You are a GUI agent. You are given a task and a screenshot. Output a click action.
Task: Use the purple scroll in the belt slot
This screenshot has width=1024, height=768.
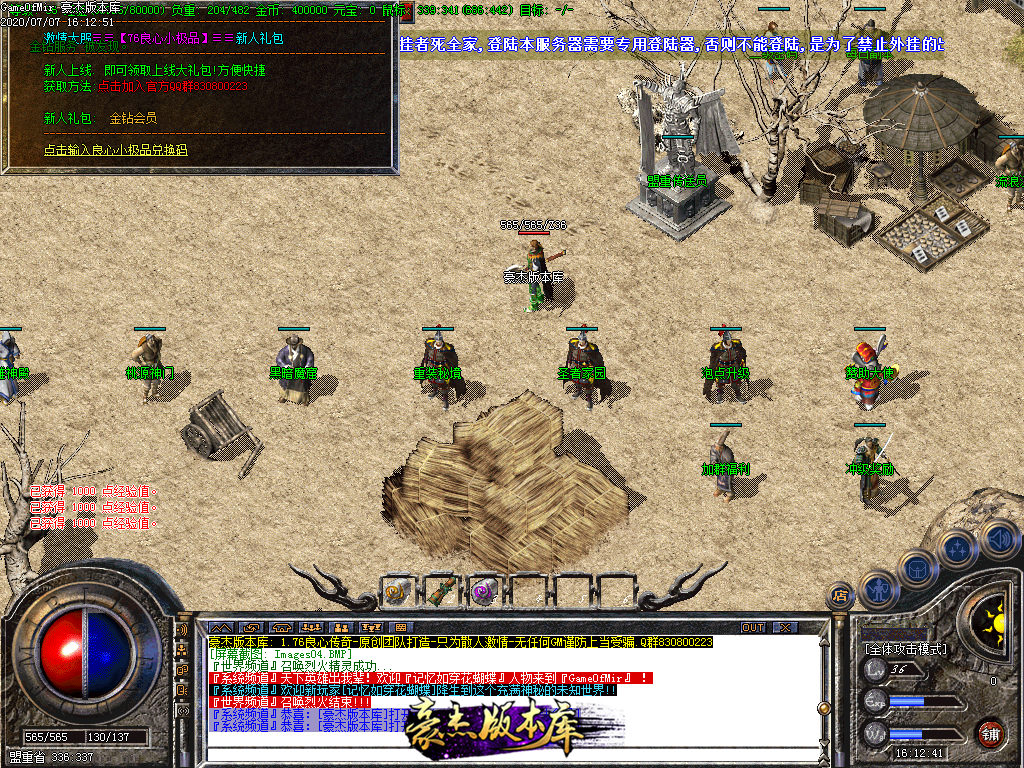[x=484, y=592]
